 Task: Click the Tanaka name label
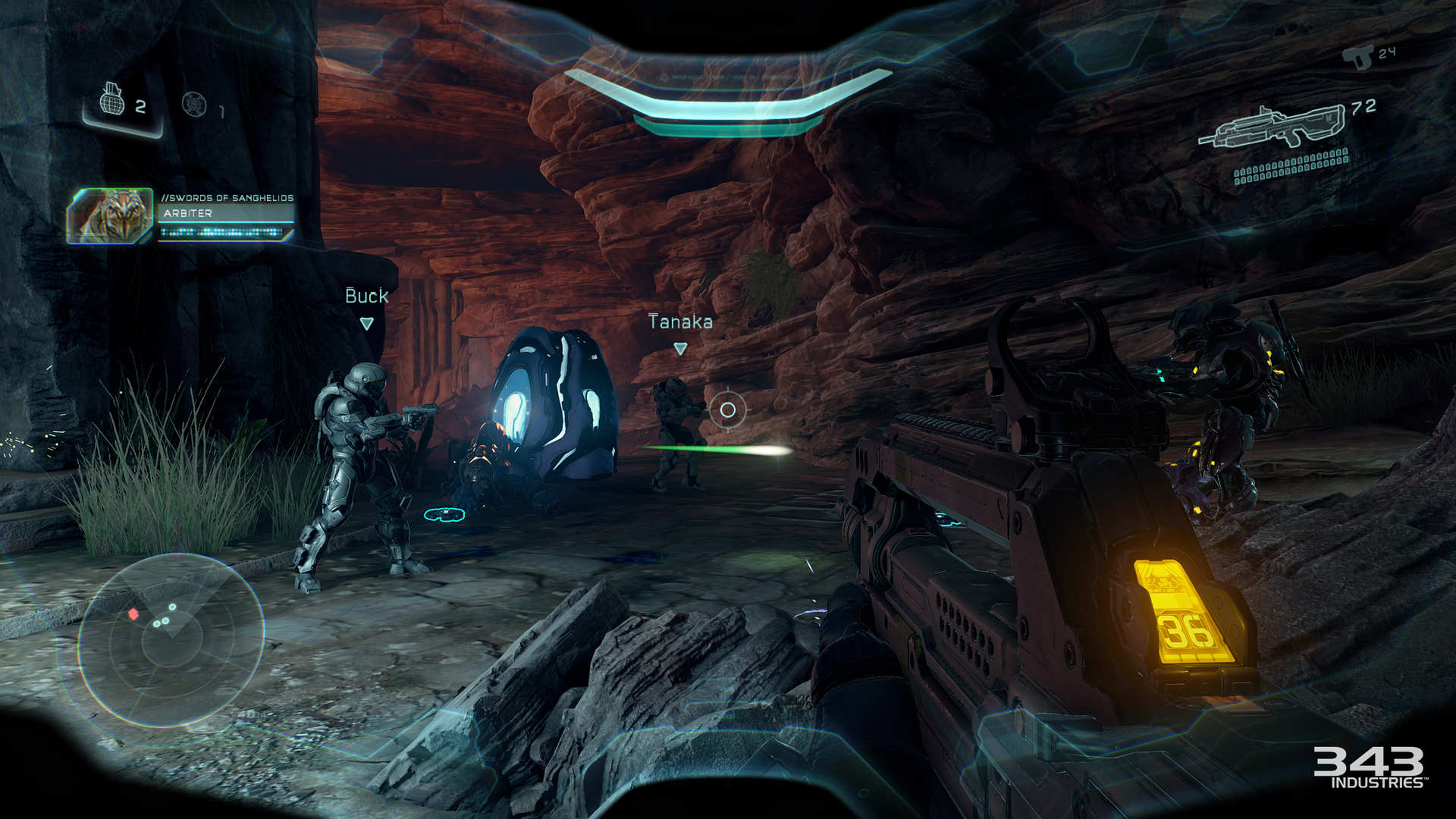click(679, 322)
